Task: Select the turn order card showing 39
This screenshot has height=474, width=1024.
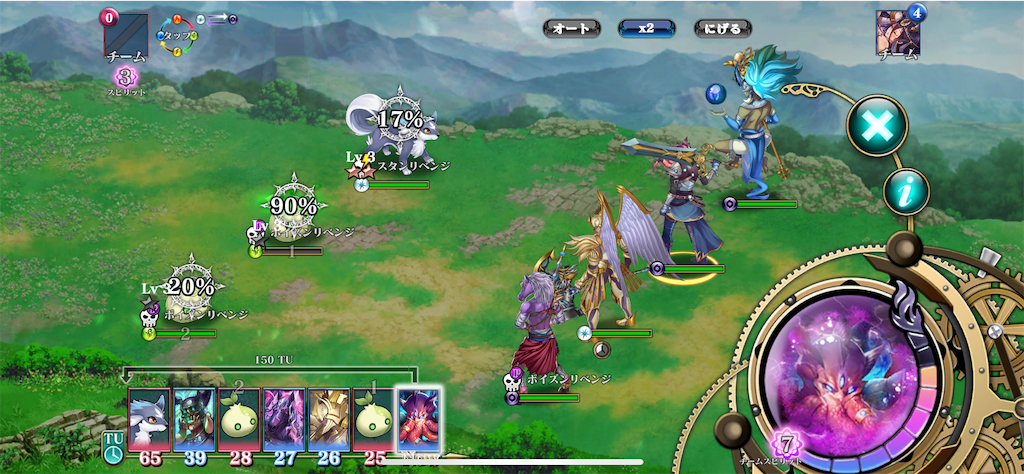Action: click(194, 419)
